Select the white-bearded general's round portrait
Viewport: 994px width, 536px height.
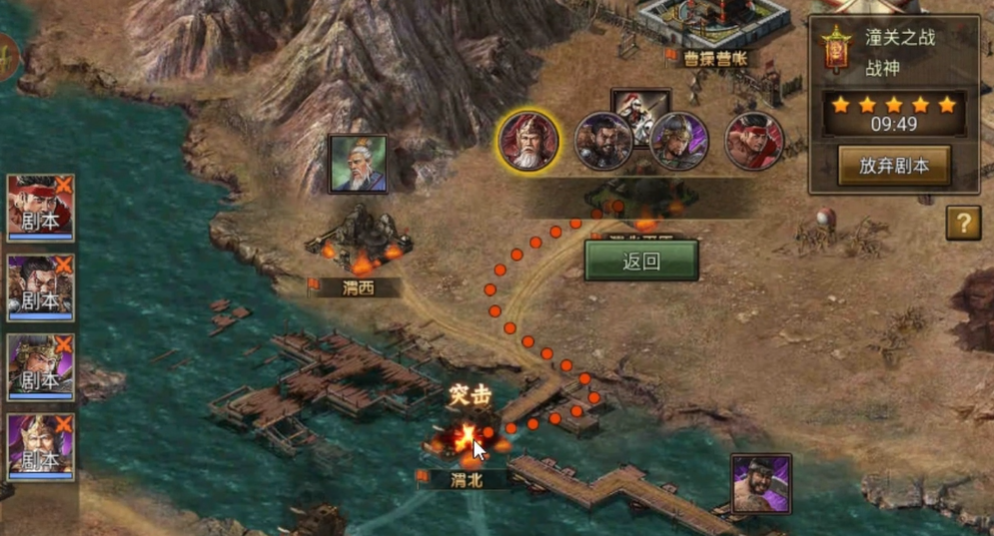tap(528, 141)
